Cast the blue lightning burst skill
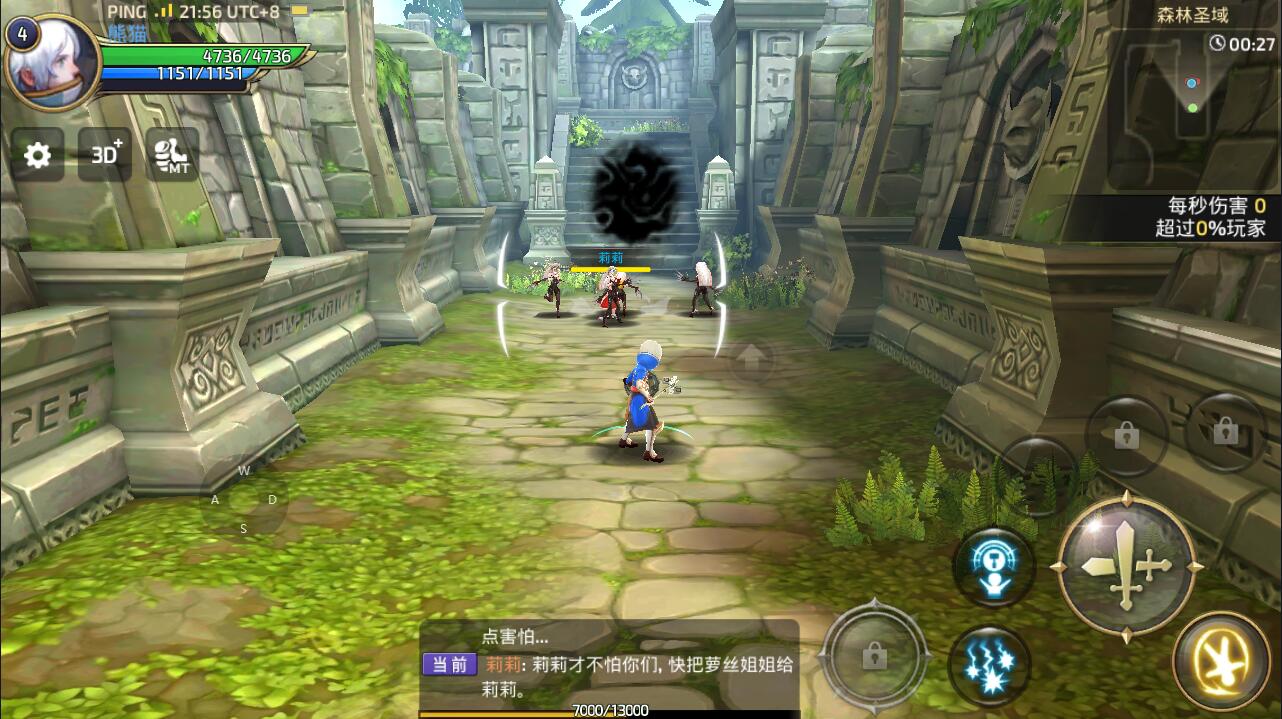This screenshot has height=719, width=1282. click(989, 665)
